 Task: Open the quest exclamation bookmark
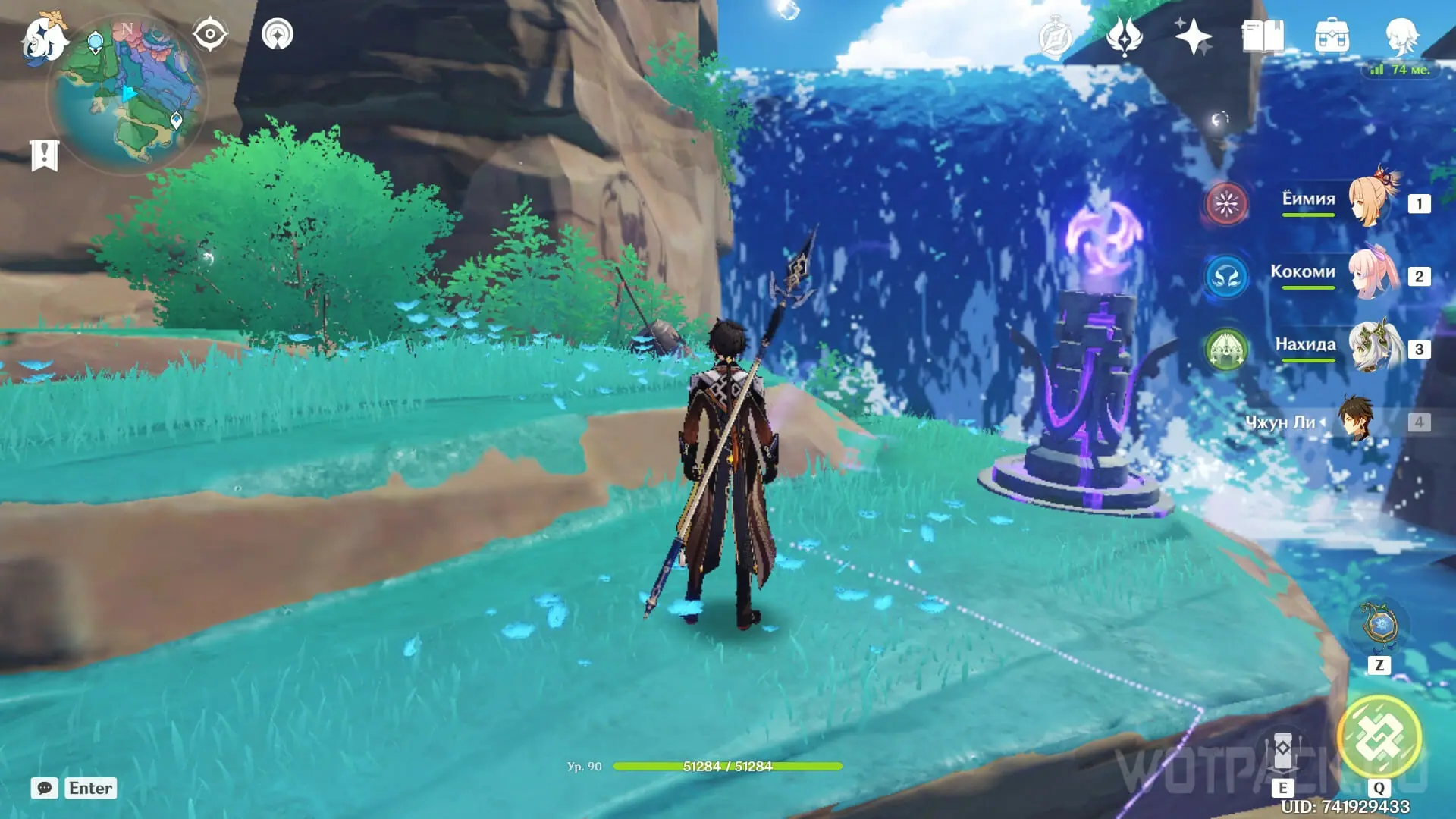[44, 155]
